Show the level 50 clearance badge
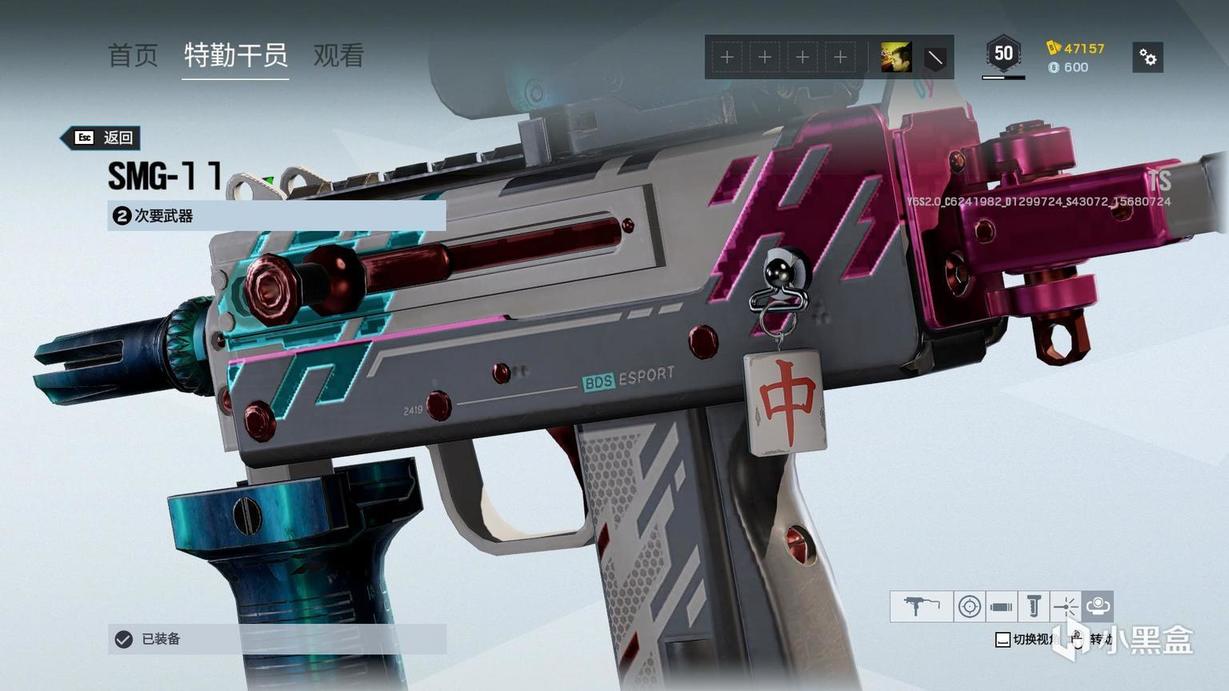This screenshot has height=691, width=1229. [x=1003, y=54]
